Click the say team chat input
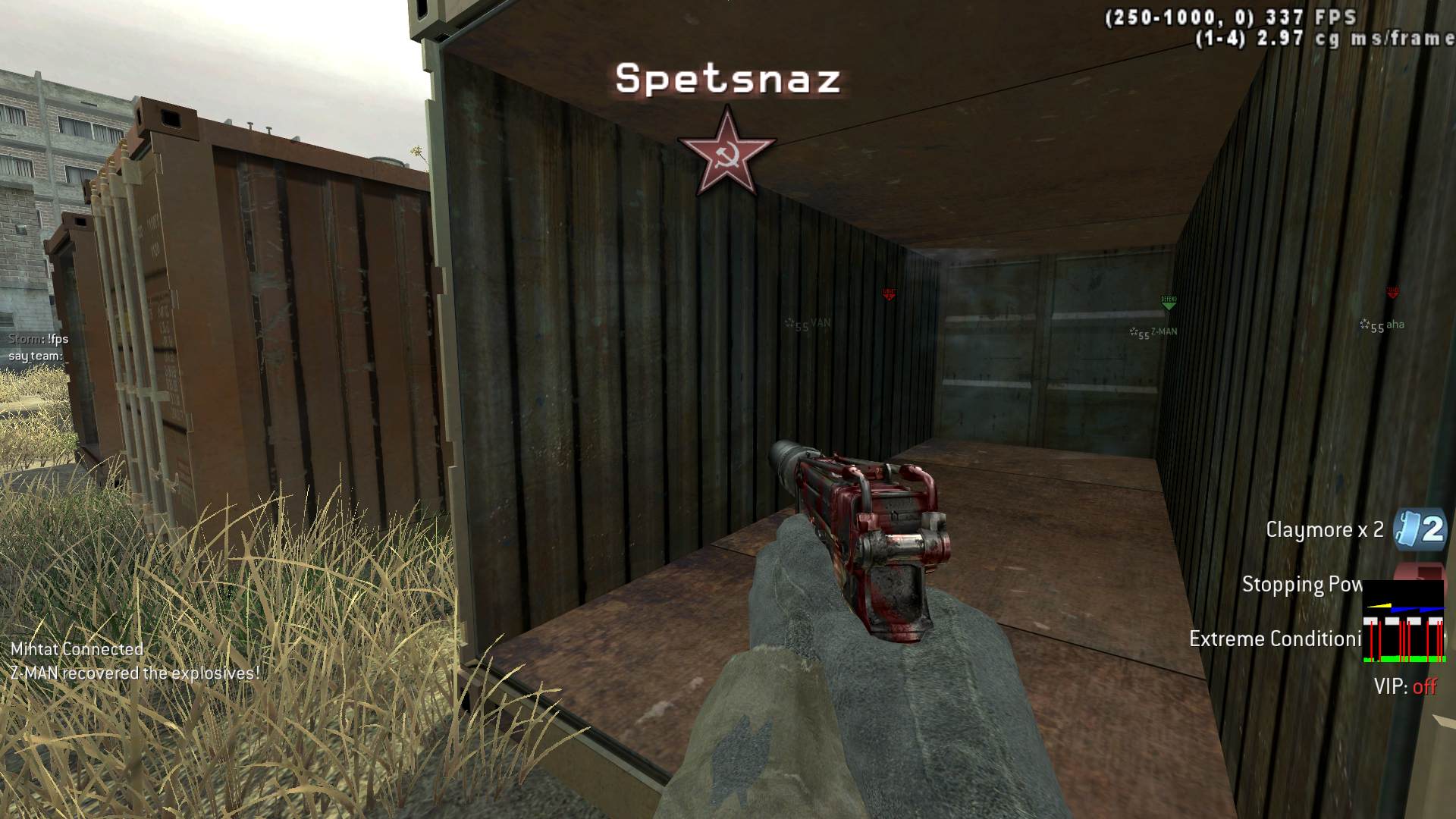Screen dimensions: 1456x819 tap(36, 356)
